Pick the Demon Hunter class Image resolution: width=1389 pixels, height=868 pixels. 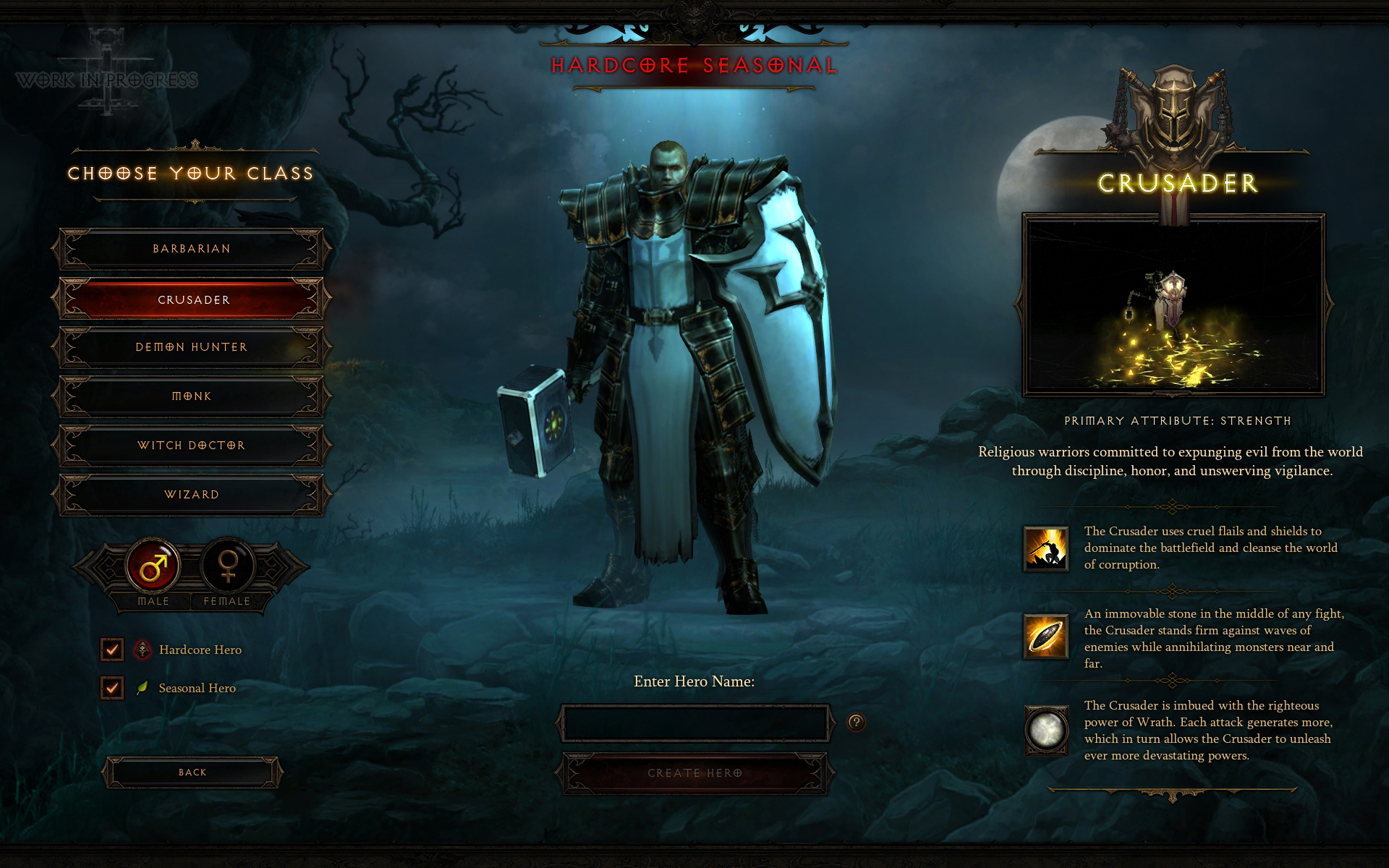click(192, 347)
